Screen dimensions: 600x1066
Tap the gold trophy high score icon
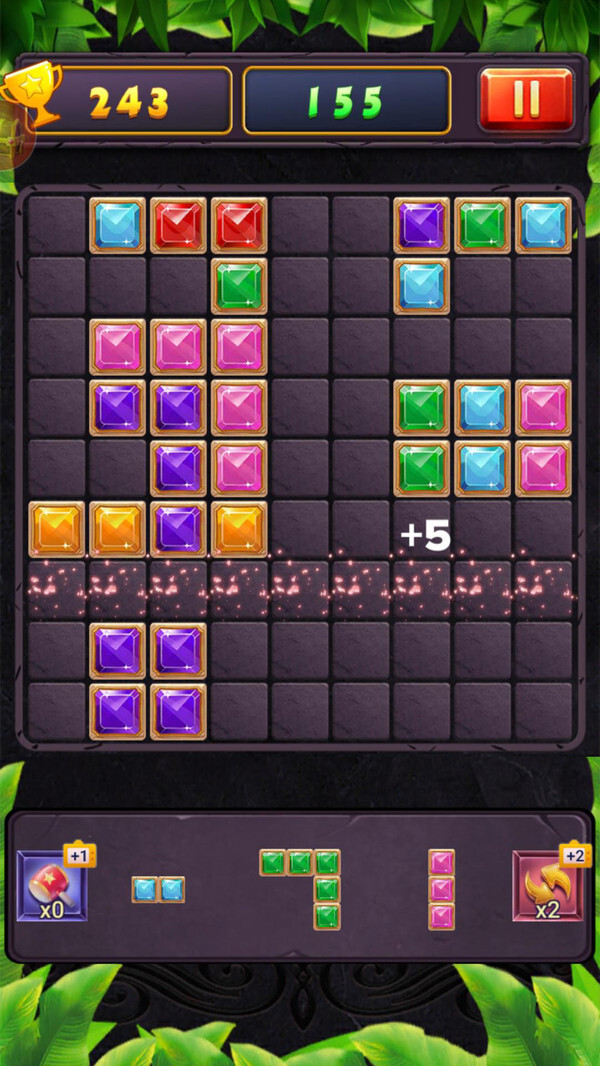pos(30,95)
